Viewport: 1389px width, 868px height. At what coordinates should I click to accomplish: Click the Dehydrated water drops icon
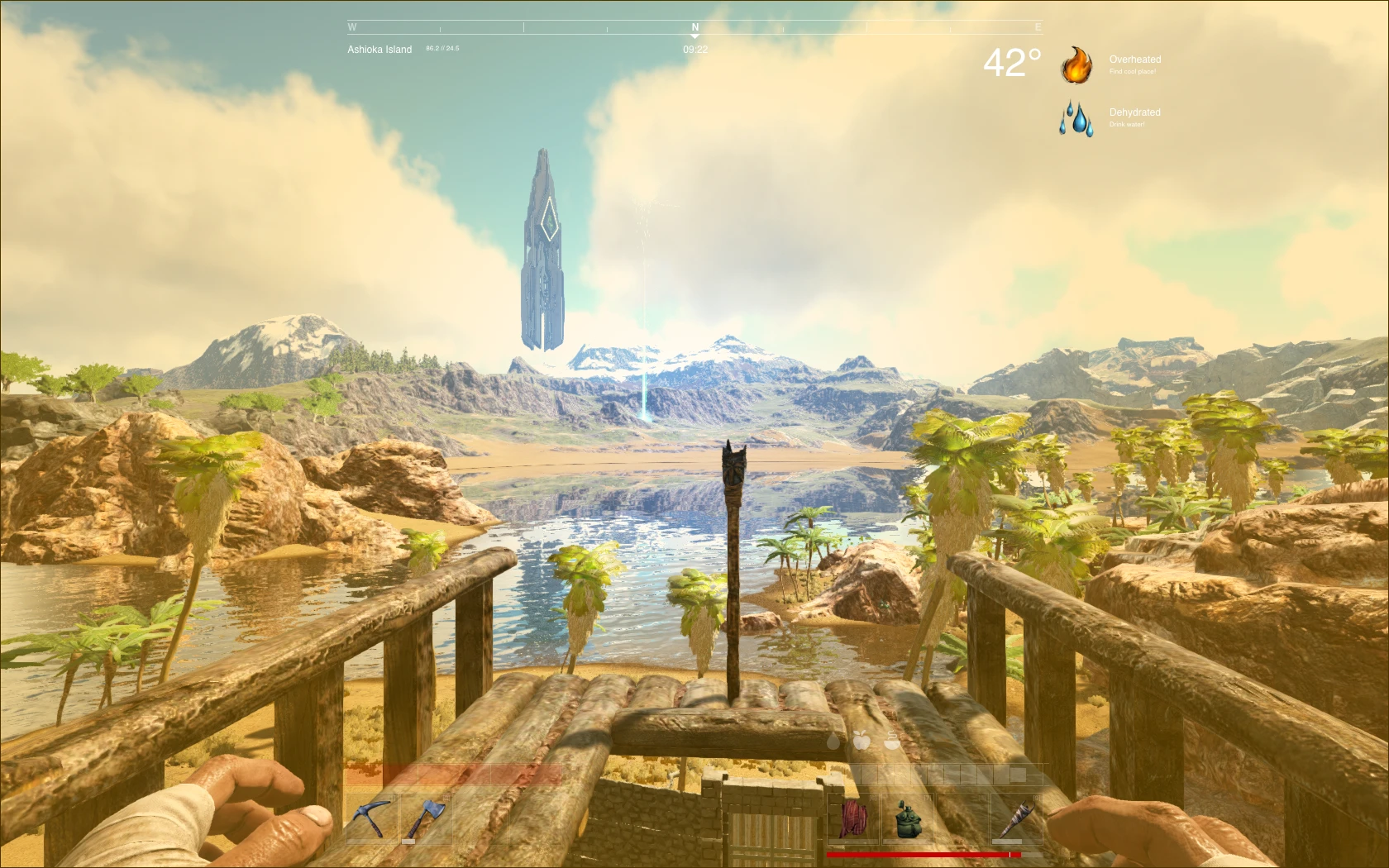pos(1076,119)
